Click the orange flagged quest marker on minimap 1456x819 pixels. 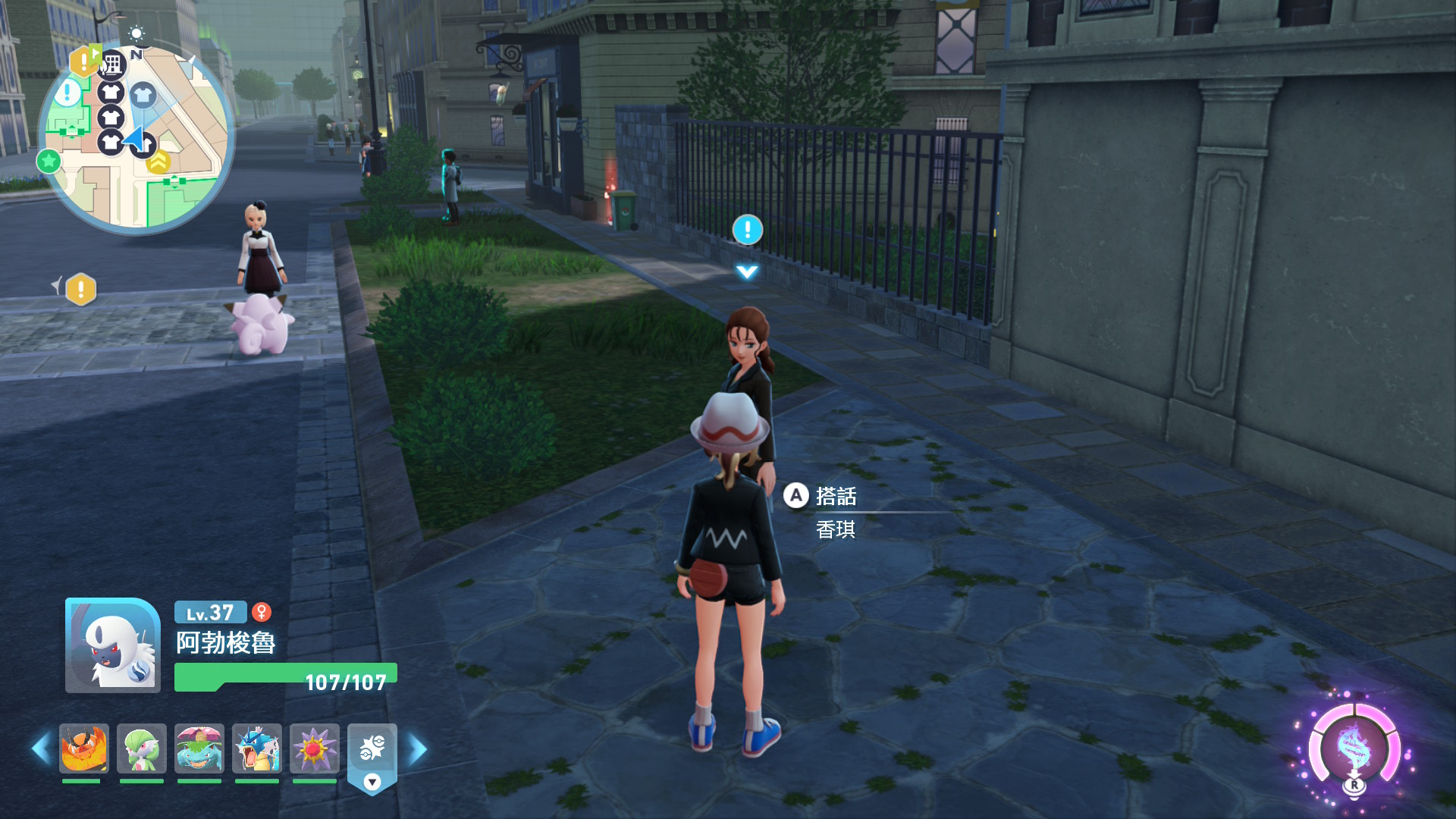pos(83,61)
